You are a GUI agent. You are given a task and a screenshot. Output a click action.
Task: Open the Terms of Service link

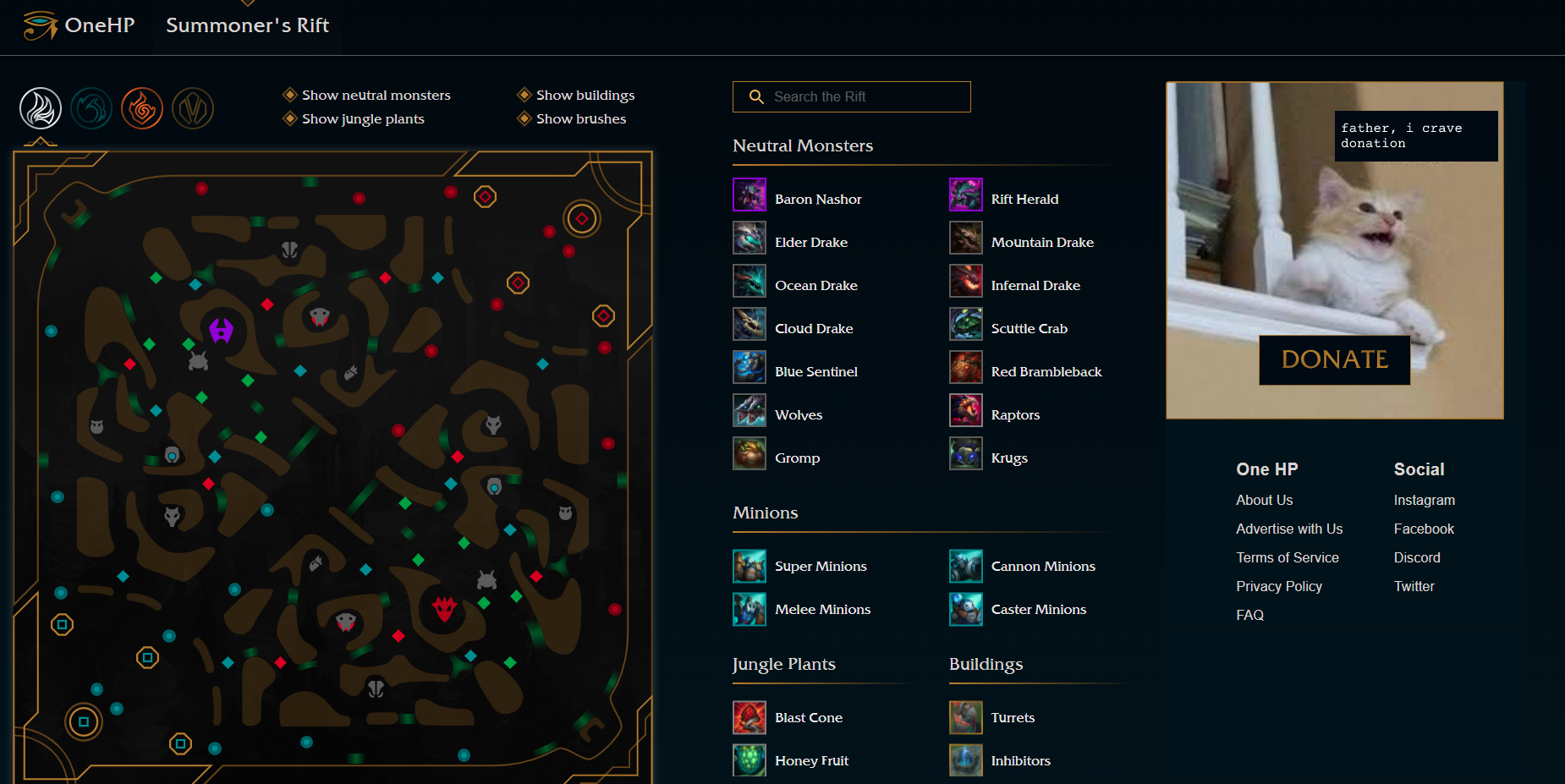tap(1287, 557)
